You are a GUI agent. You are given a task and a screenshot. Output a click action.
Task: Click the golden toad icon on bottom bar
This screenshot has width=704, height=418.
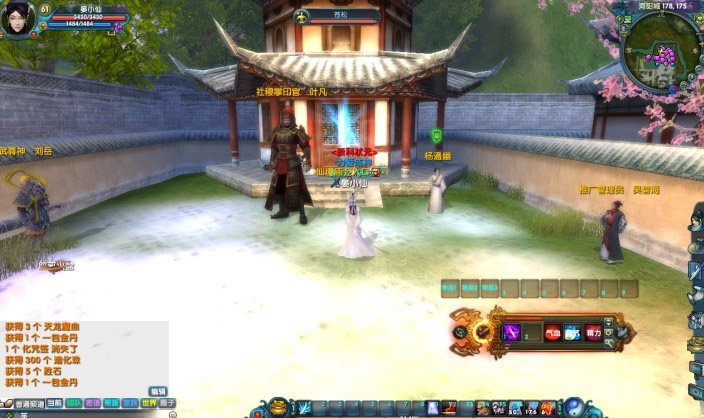click(x=279, y=406)
